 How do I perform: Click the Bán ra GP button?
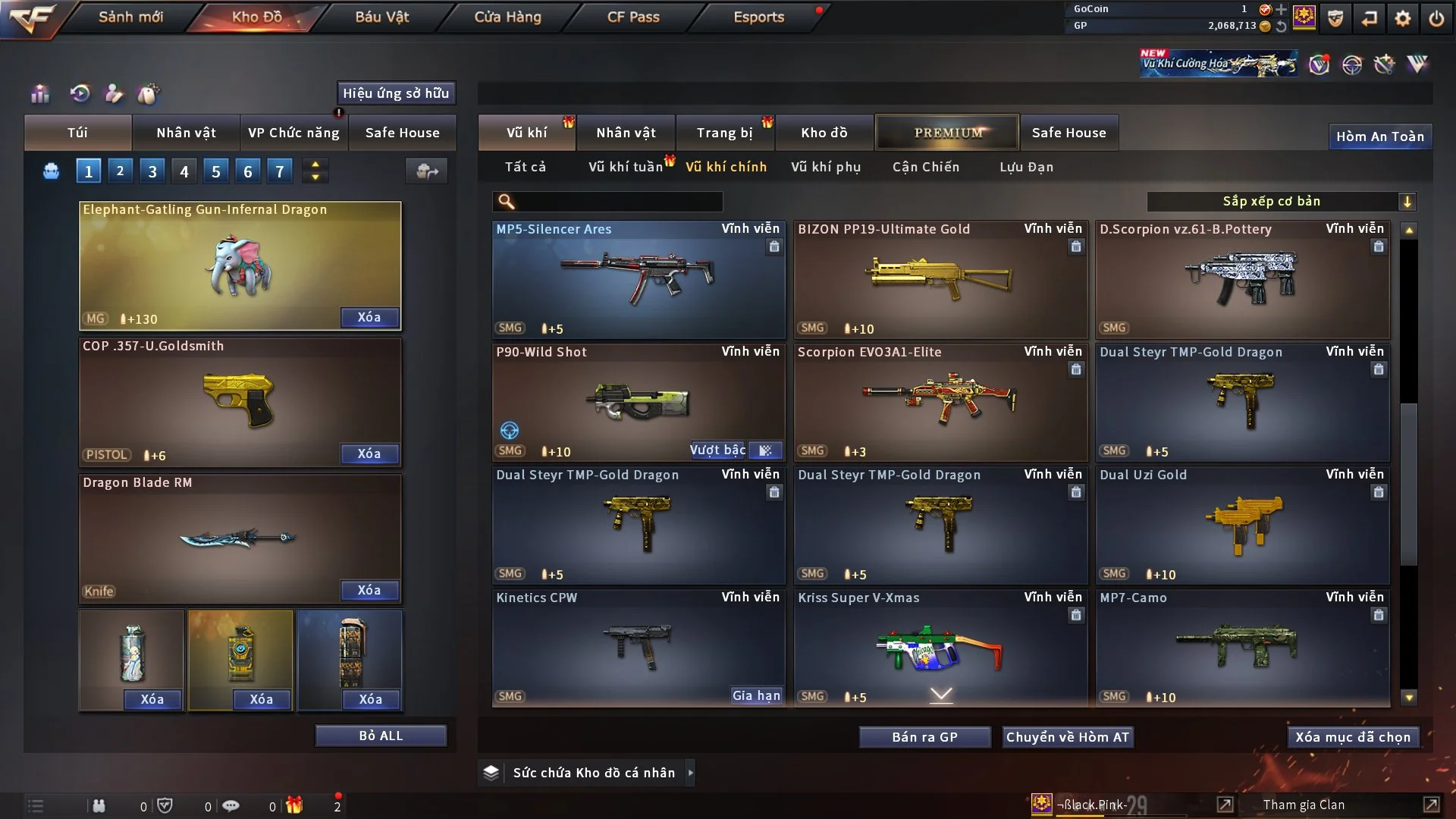click(x=924, y=737)
